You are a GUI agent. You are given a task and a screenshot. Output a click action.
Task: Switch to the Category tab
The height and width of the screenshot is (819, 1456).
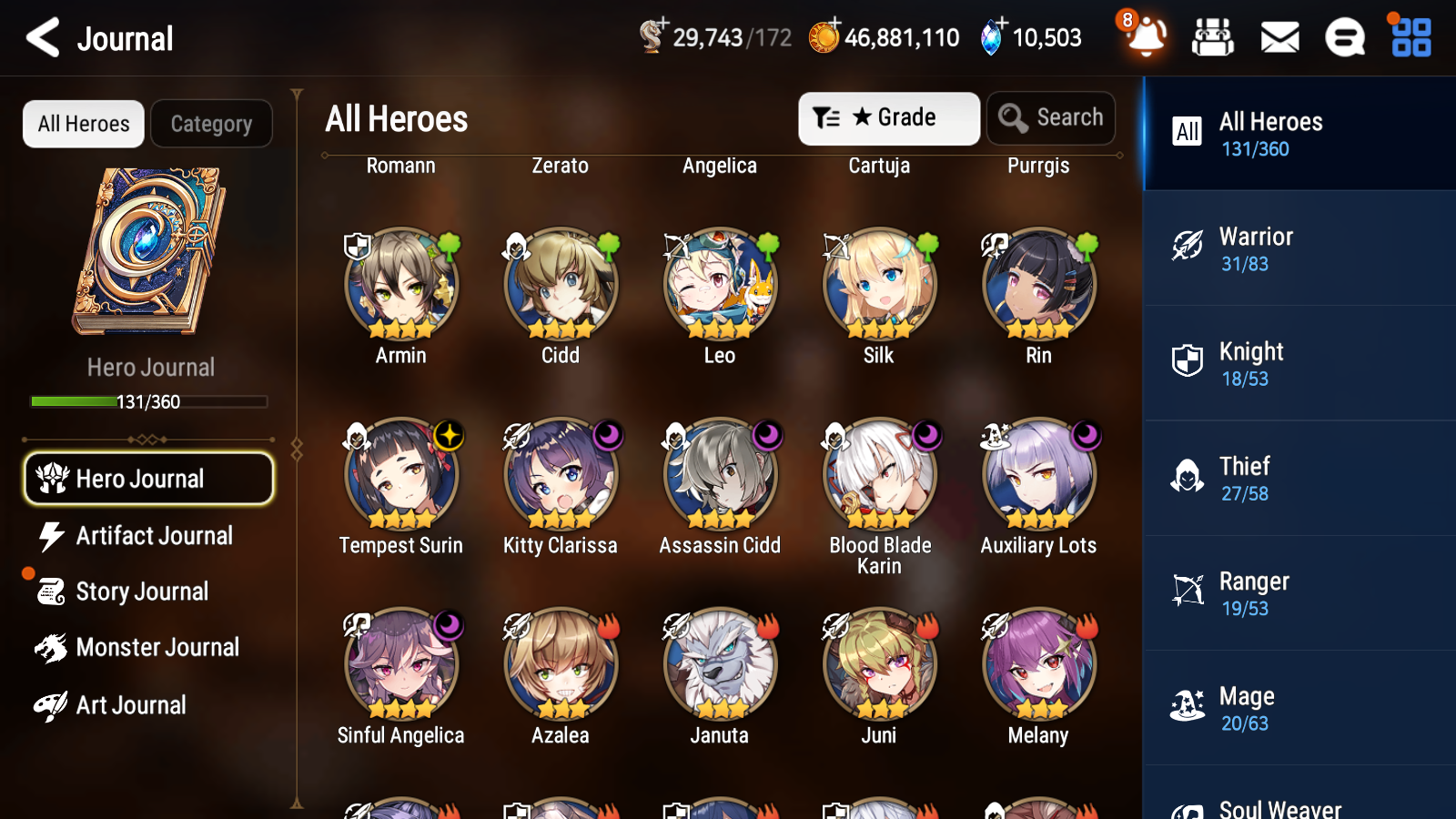click(211, 124)
